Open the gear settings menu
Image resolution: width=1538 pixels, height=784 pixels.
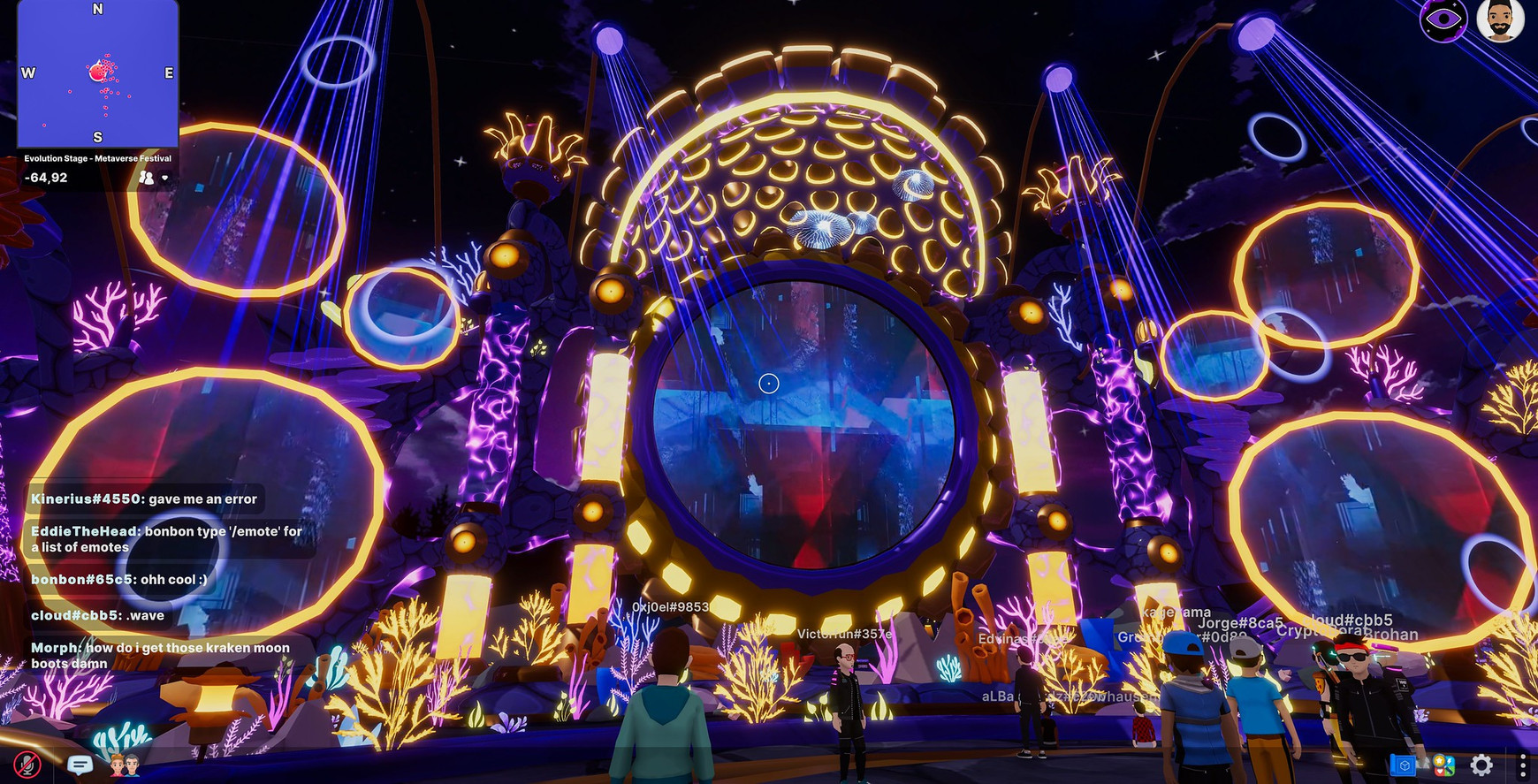(1481, 765)
